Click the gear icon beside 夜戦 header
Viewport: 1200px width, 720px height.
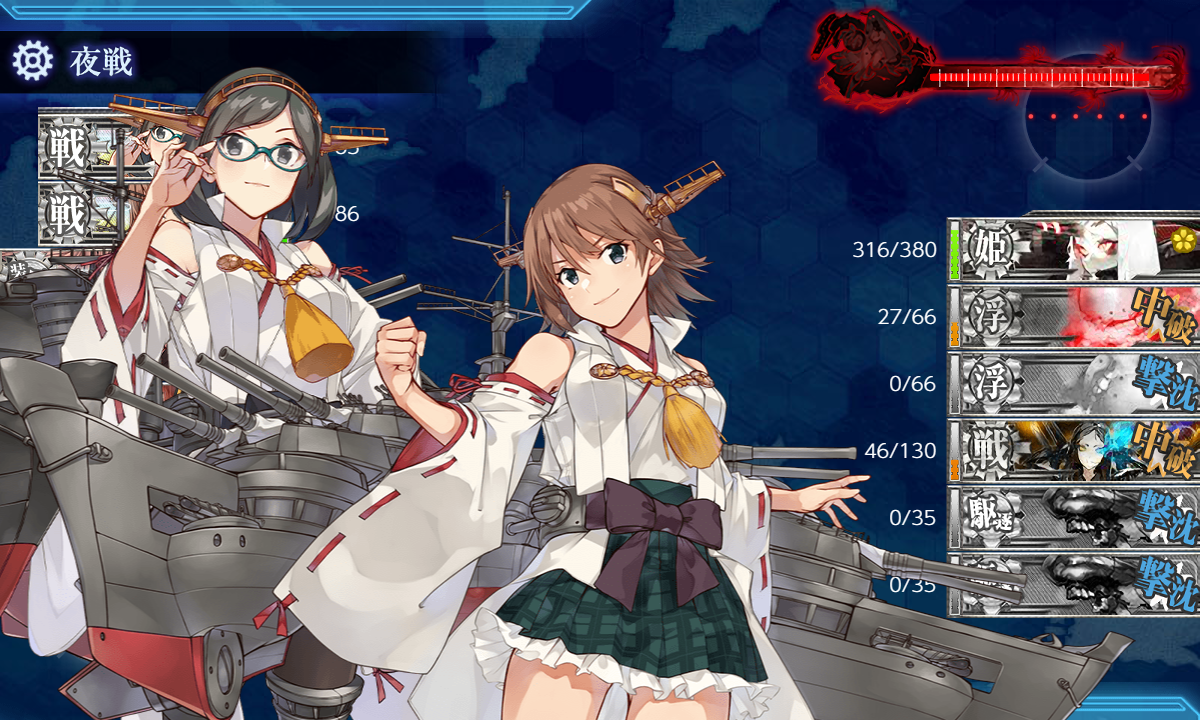pyautogui.click(x=32, y=62)
